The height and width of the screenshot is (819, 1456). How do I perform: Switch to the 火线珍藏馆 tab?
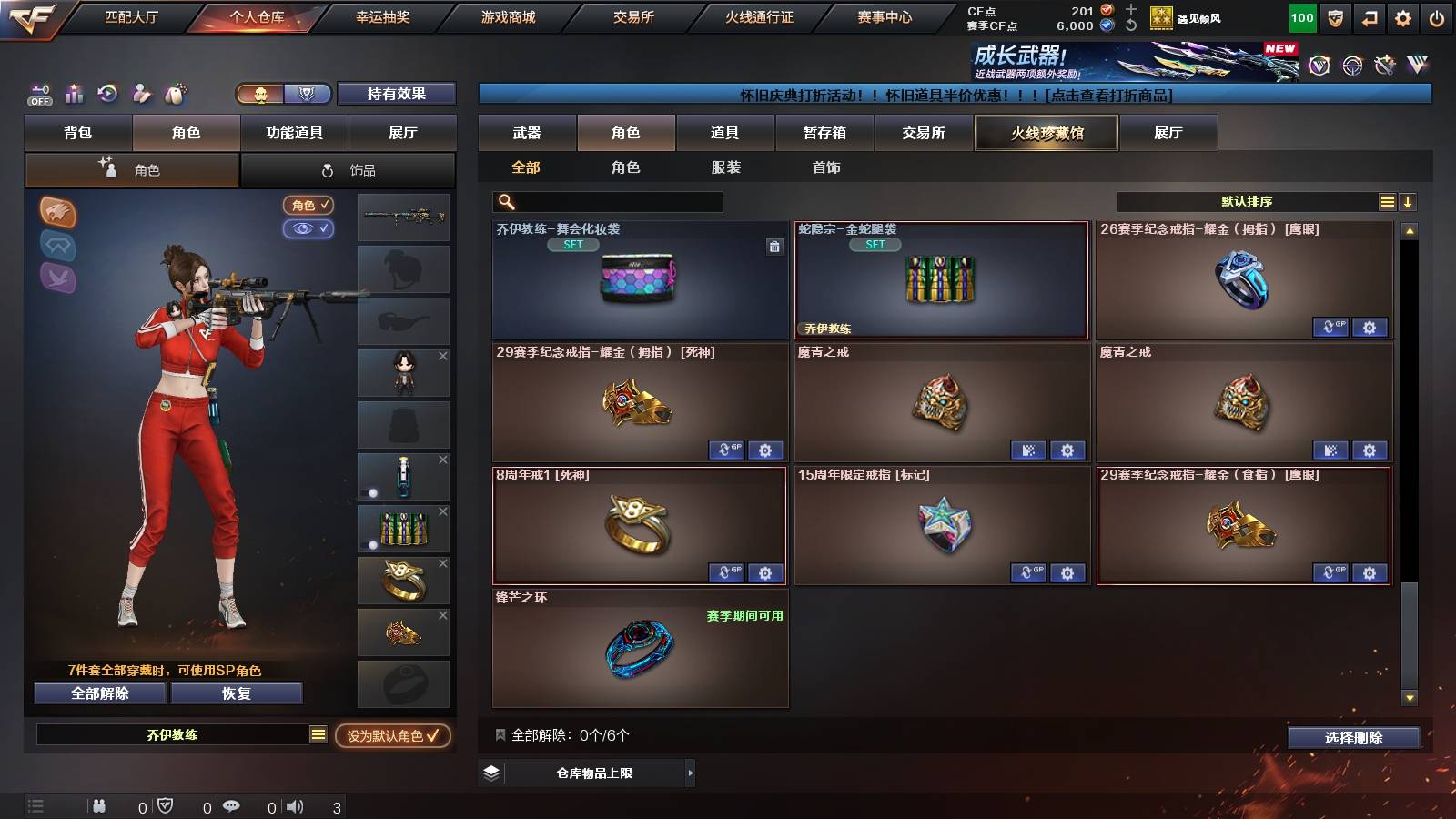(x=1045, y=133)
